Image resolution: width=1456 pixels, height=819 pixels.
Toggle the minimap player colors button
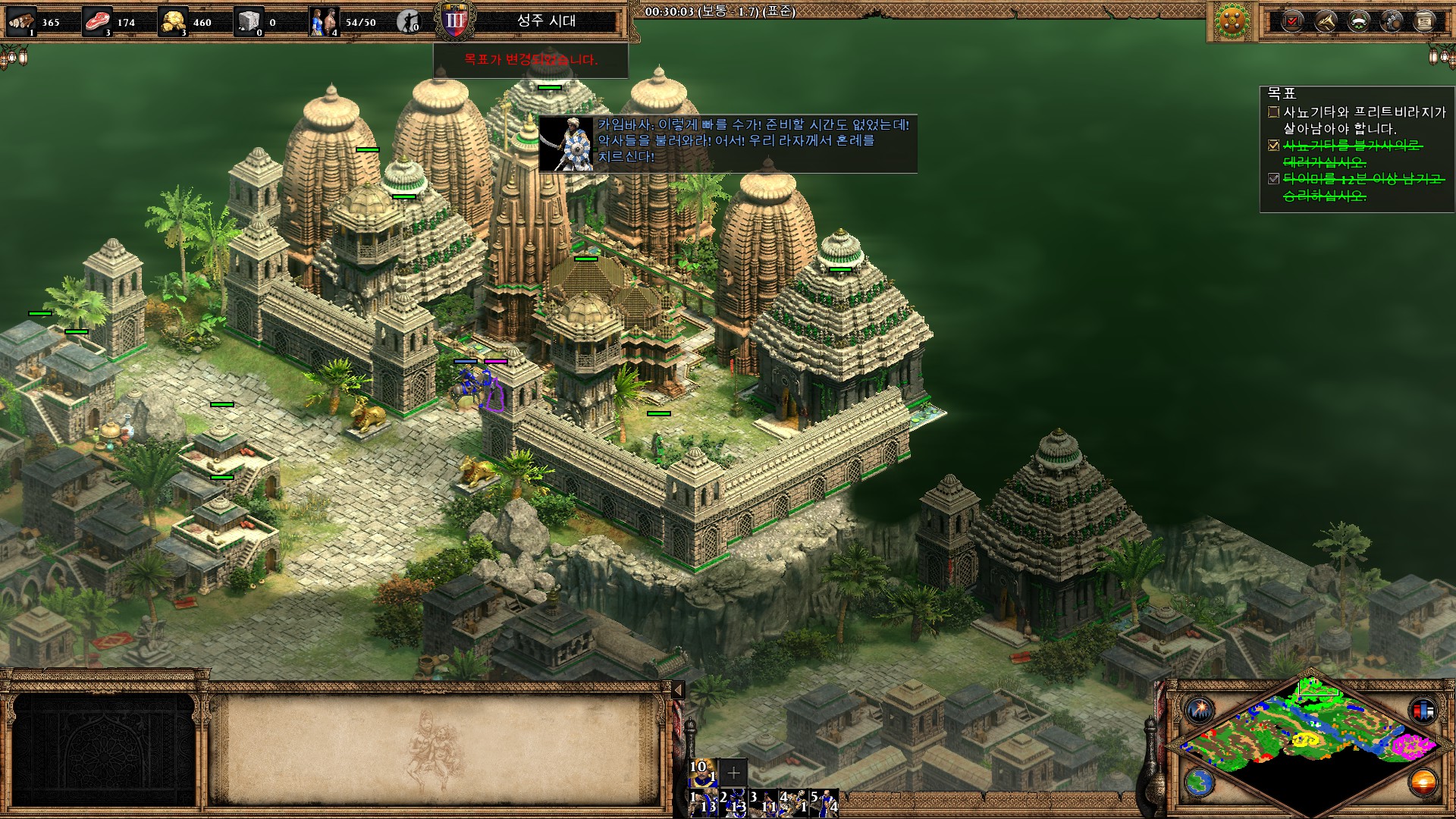click(1423, 711)
